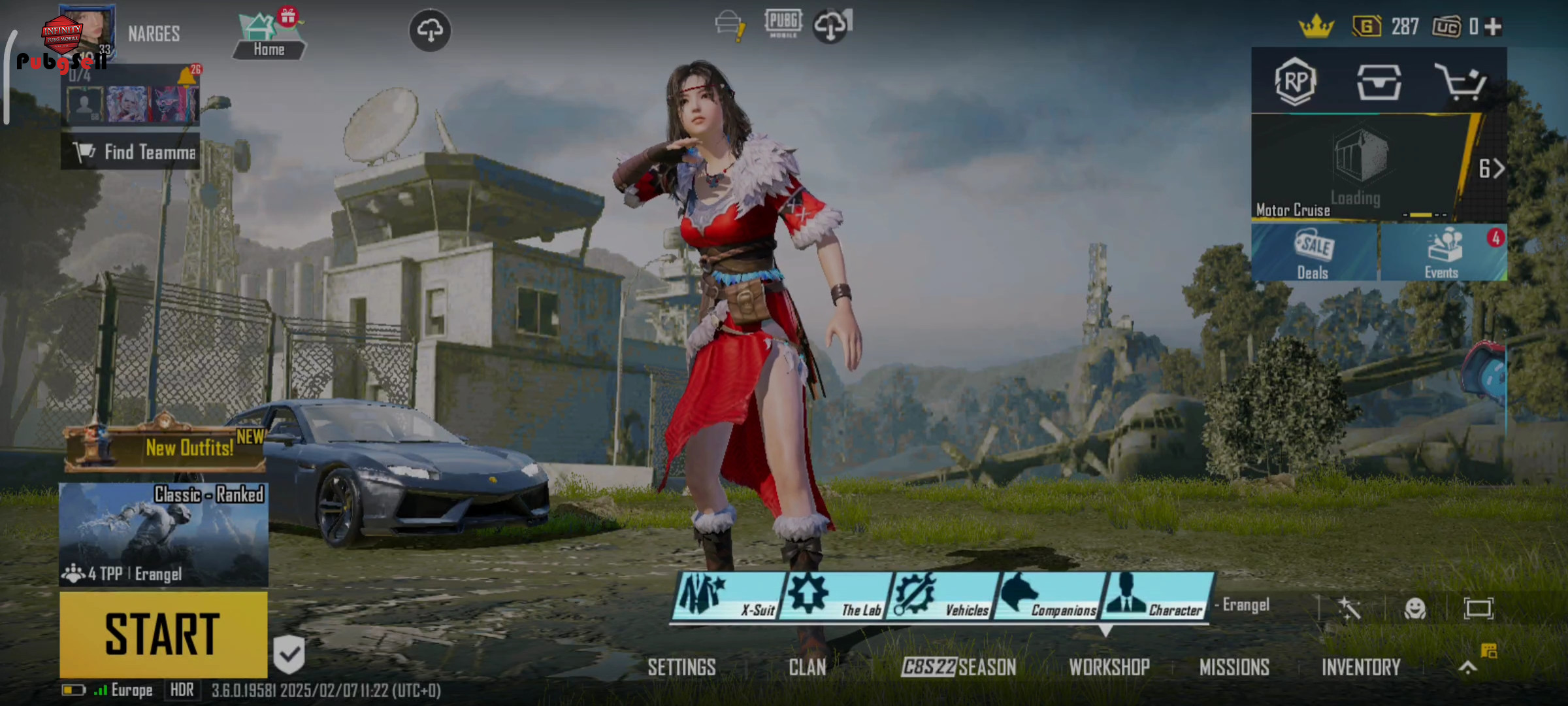Open the SETTINGS menu
The width and height of the screenshot is (1568, 706).
[681, 667]
